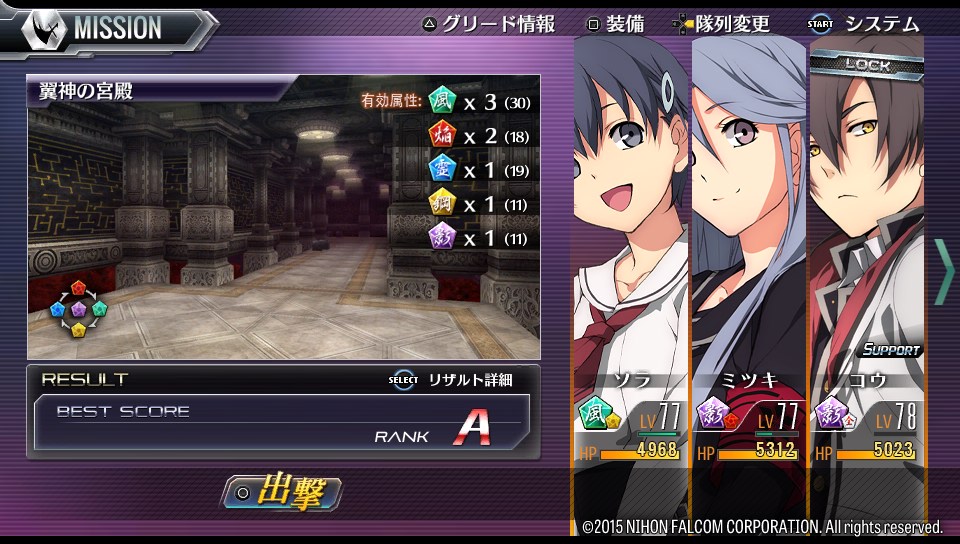Select the fire element row
This screenshot has width=960, height=544.
[x=479, y=134]
